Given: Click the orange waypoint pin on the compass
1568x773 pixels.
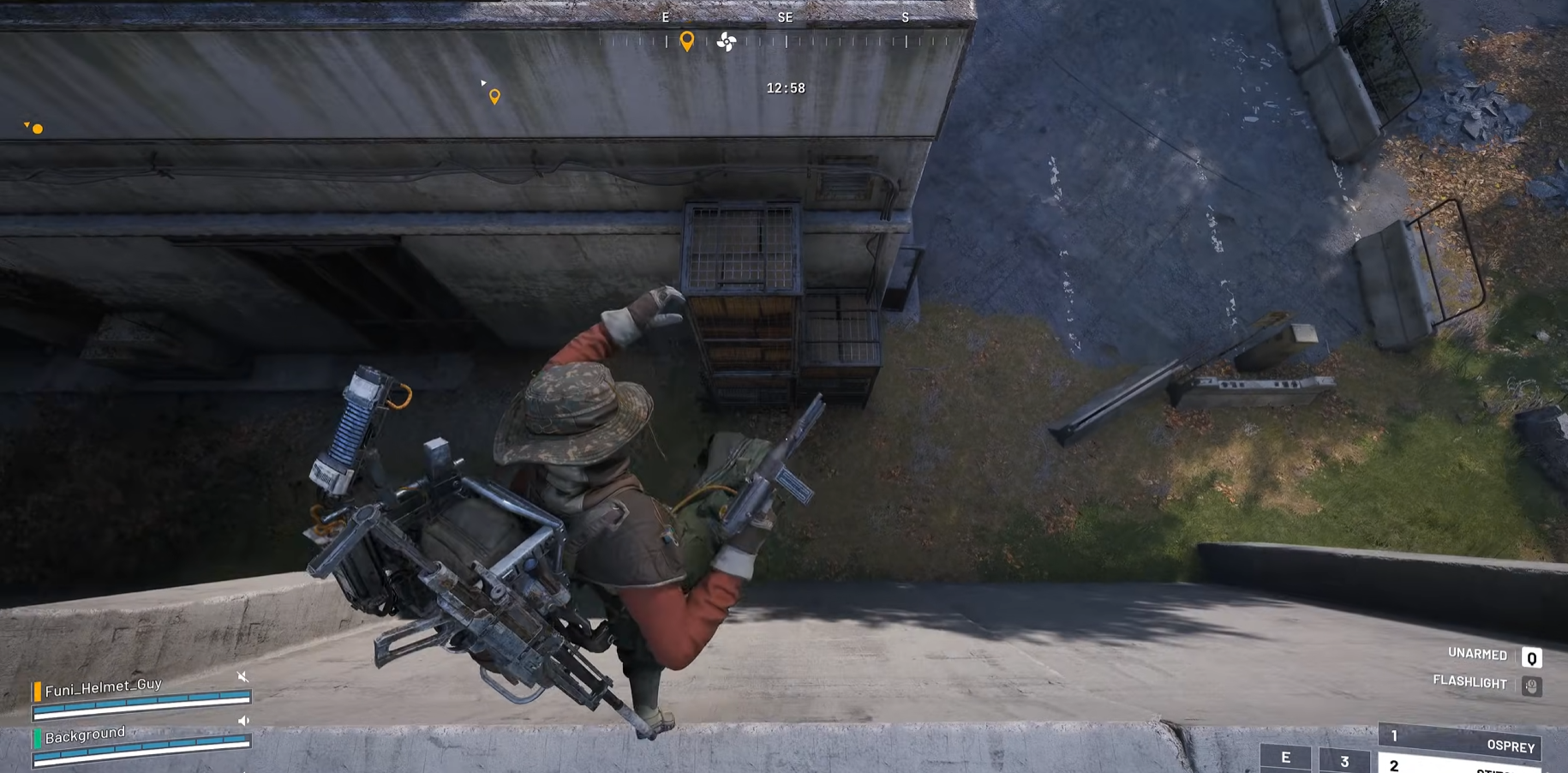Looking at the screenshot, I should coord(686,40).
